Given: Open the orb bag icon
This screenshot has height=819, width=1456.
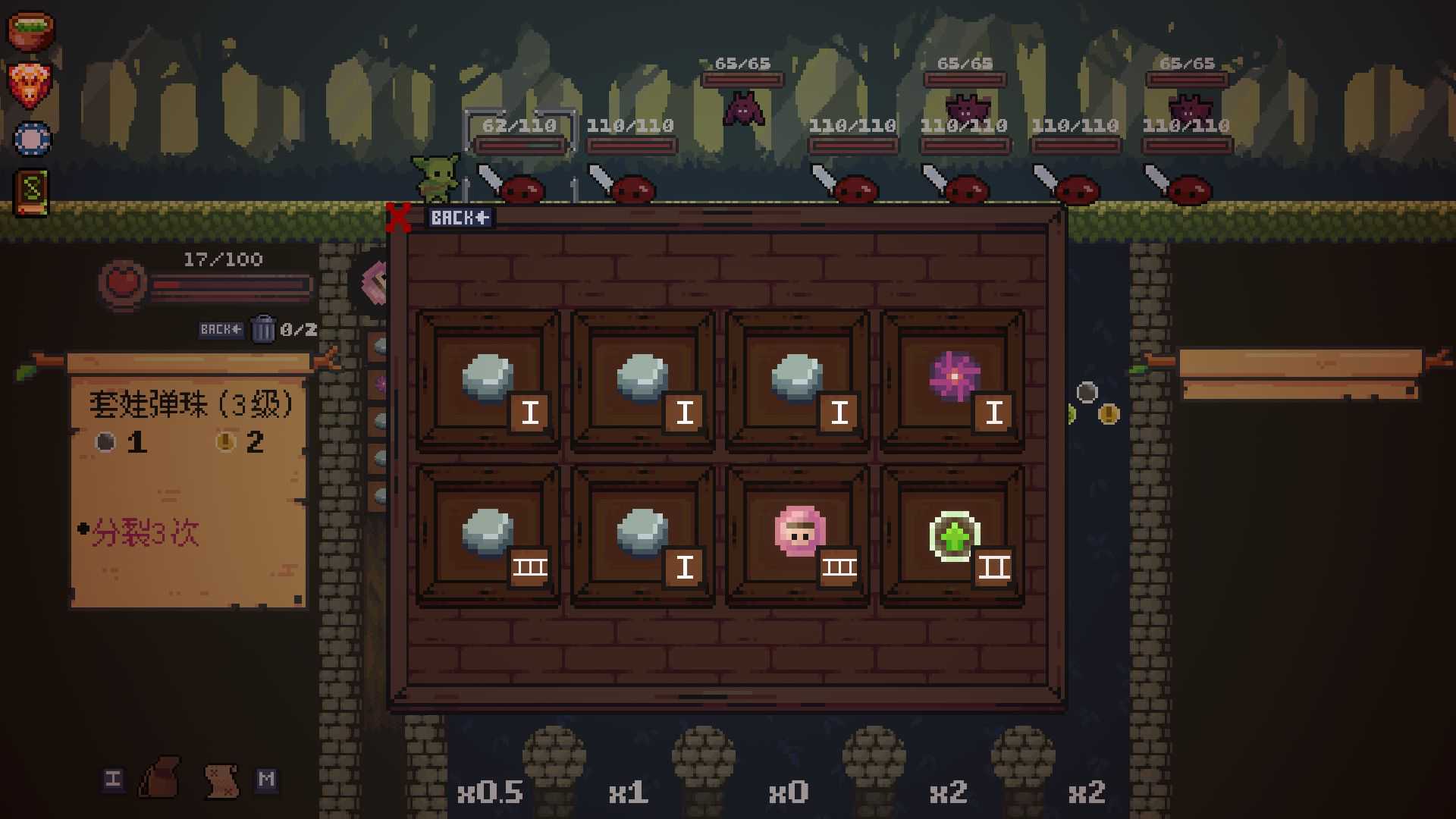Looking at the screenshot, I should (160, 778).
